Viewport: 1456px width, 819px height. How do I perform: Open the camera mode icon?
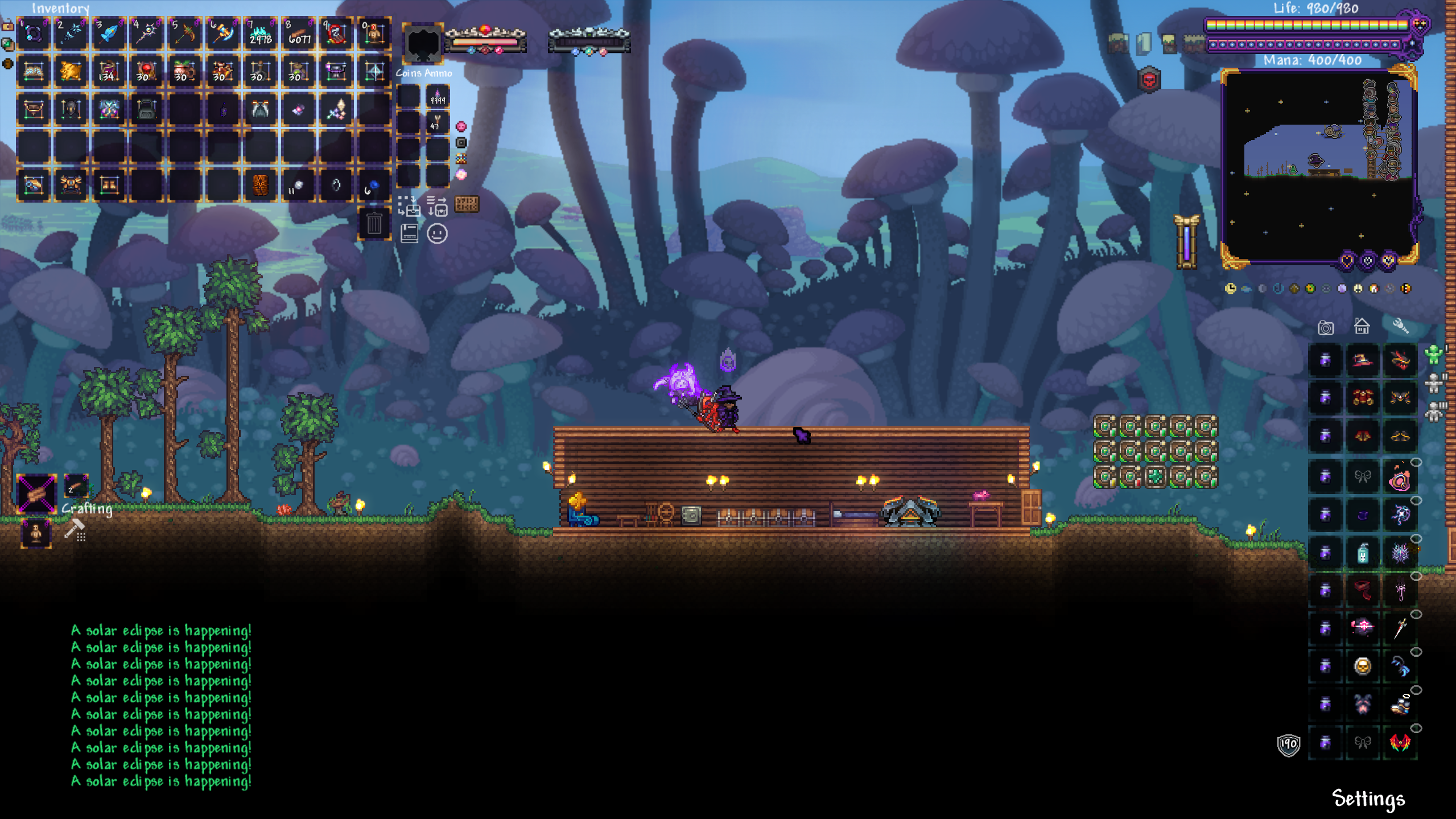(1325, 327)
